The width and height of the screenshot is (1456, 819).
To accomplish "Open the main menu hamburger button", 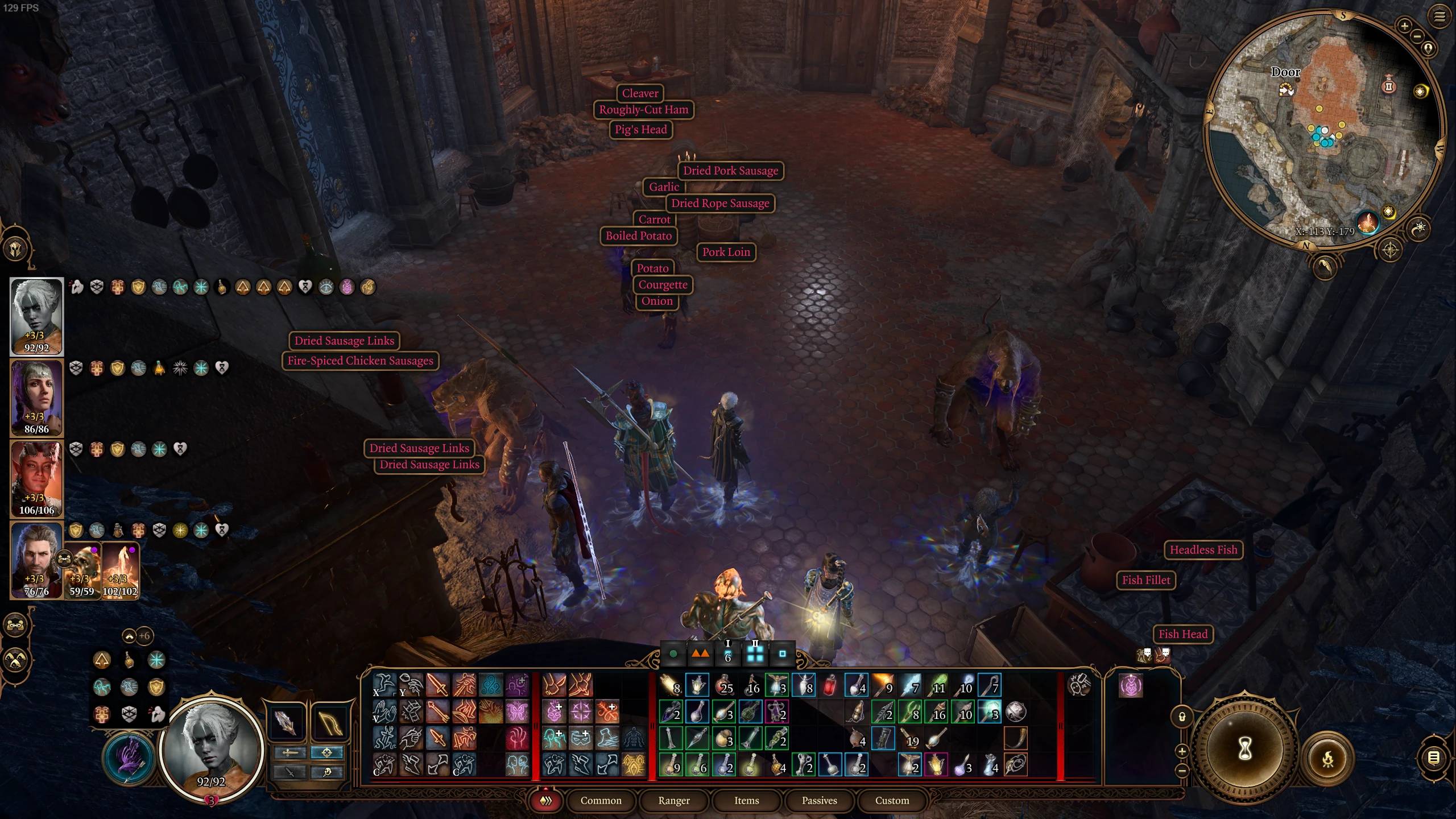I will point(1439,16).
